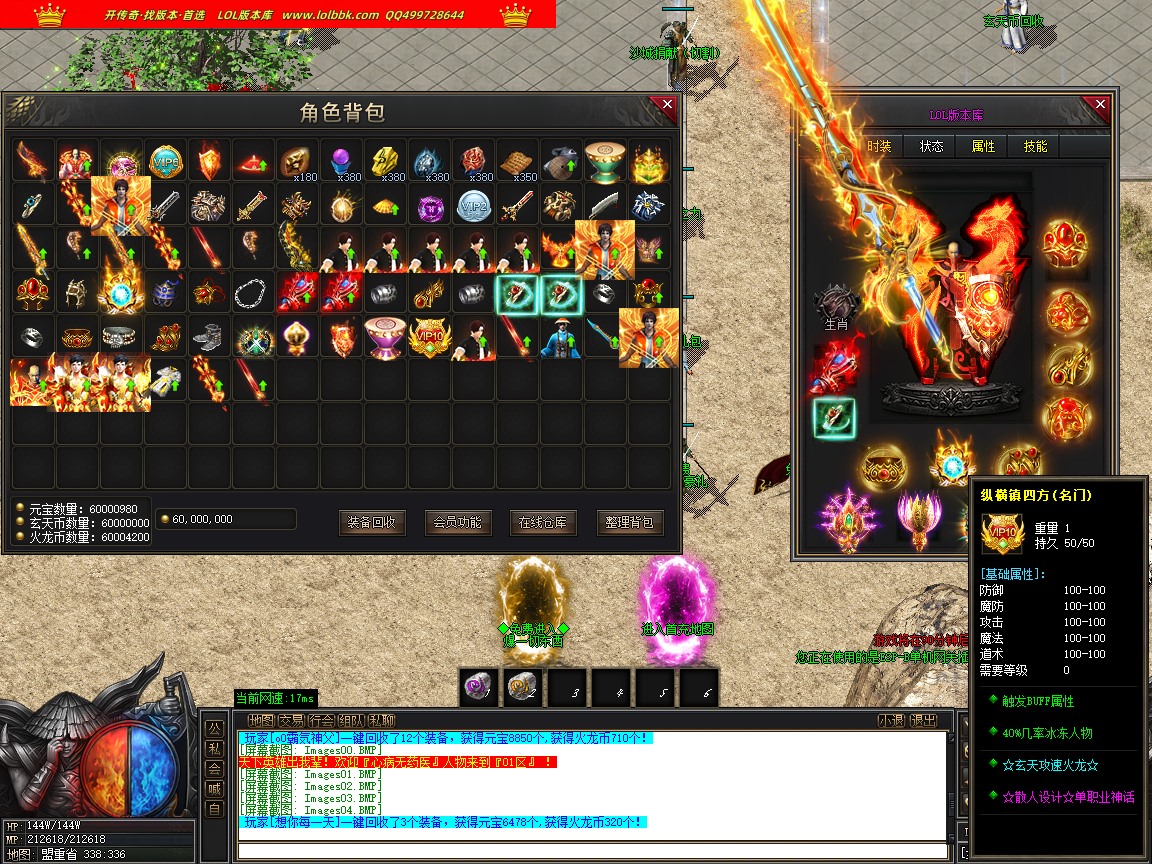Close the character equipment panel
This screenshot has width=1152, height=864.
point(1100,104)
